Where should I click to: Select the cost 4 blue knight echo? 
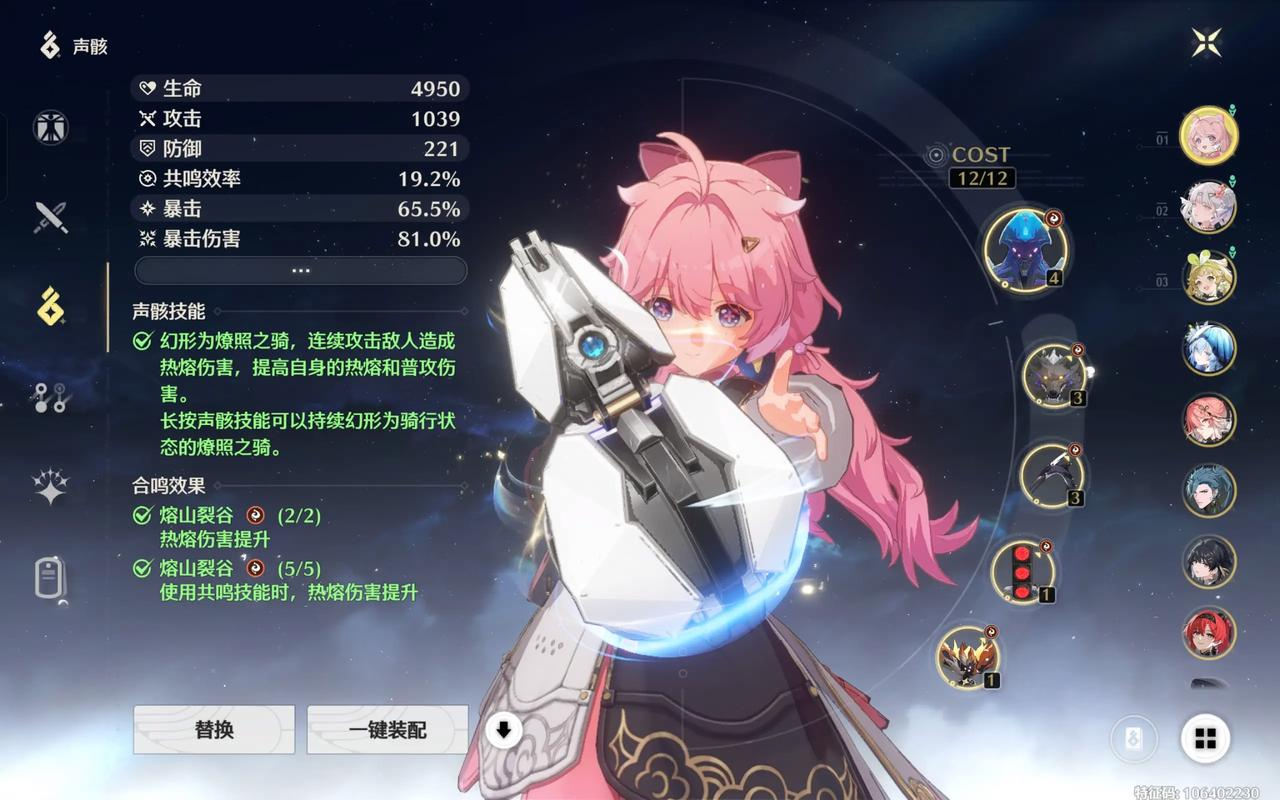pos(1025,246)
